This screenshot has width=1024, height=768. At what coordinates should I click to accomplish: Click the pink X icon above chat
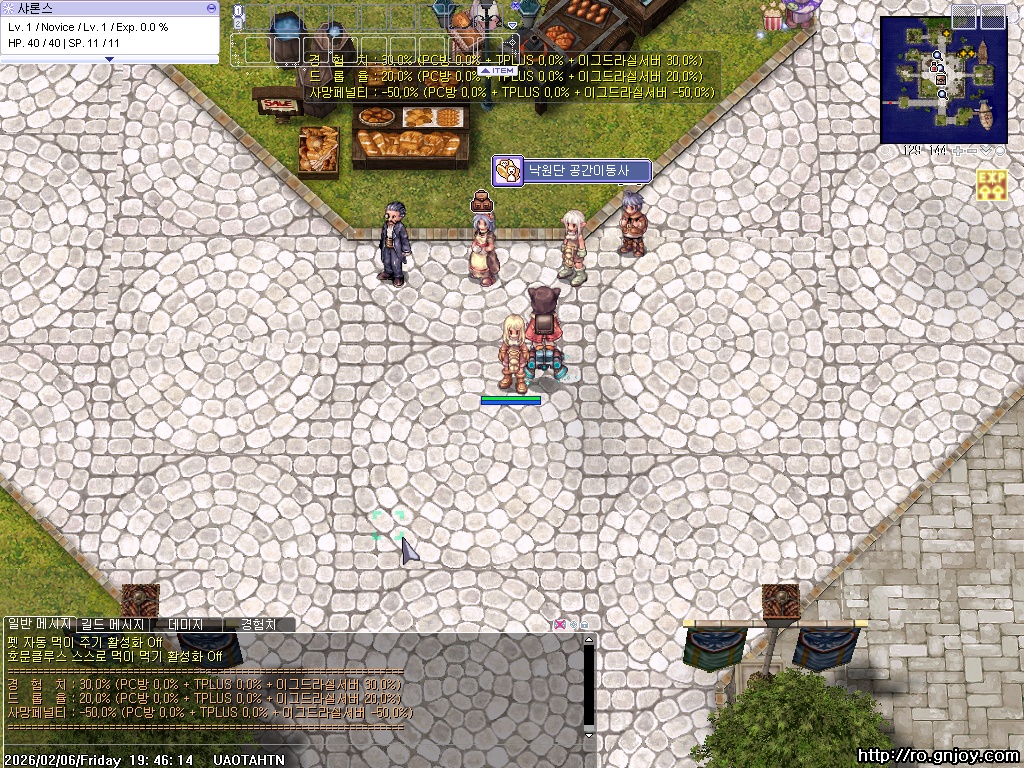tap(560, 624)
